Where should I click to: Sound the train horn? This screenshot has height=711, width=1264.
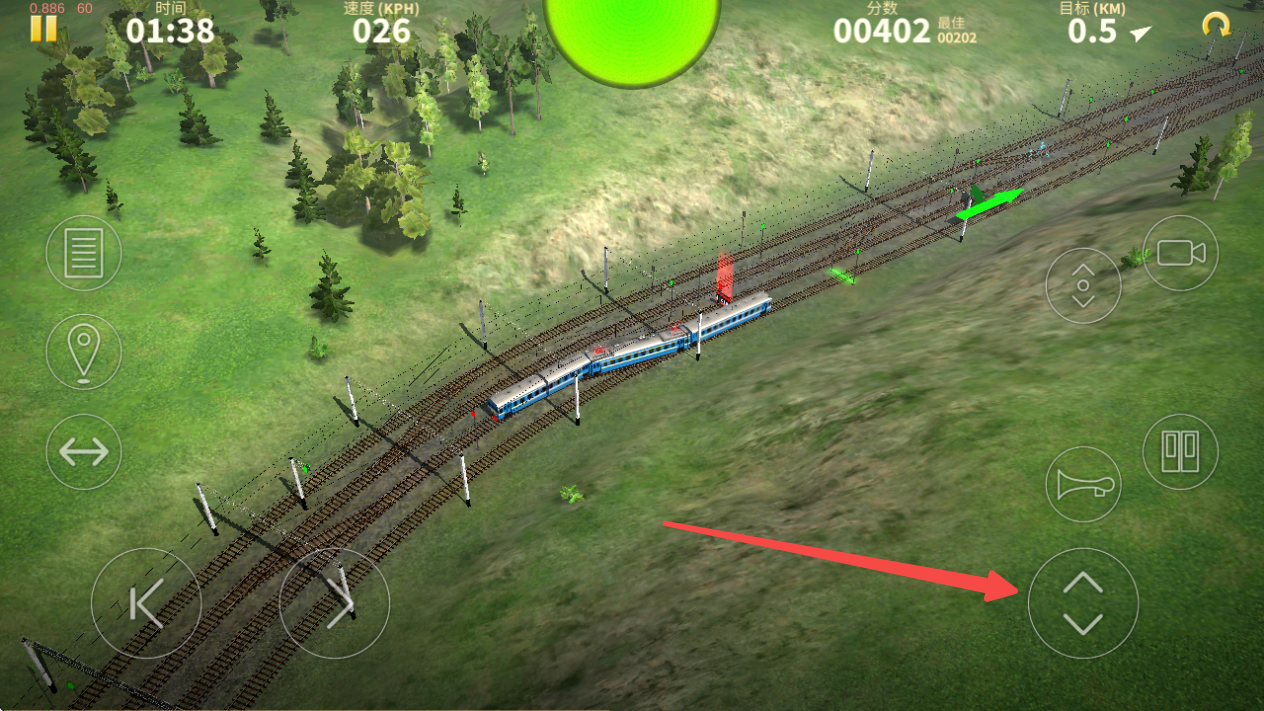coord(1083,486)
